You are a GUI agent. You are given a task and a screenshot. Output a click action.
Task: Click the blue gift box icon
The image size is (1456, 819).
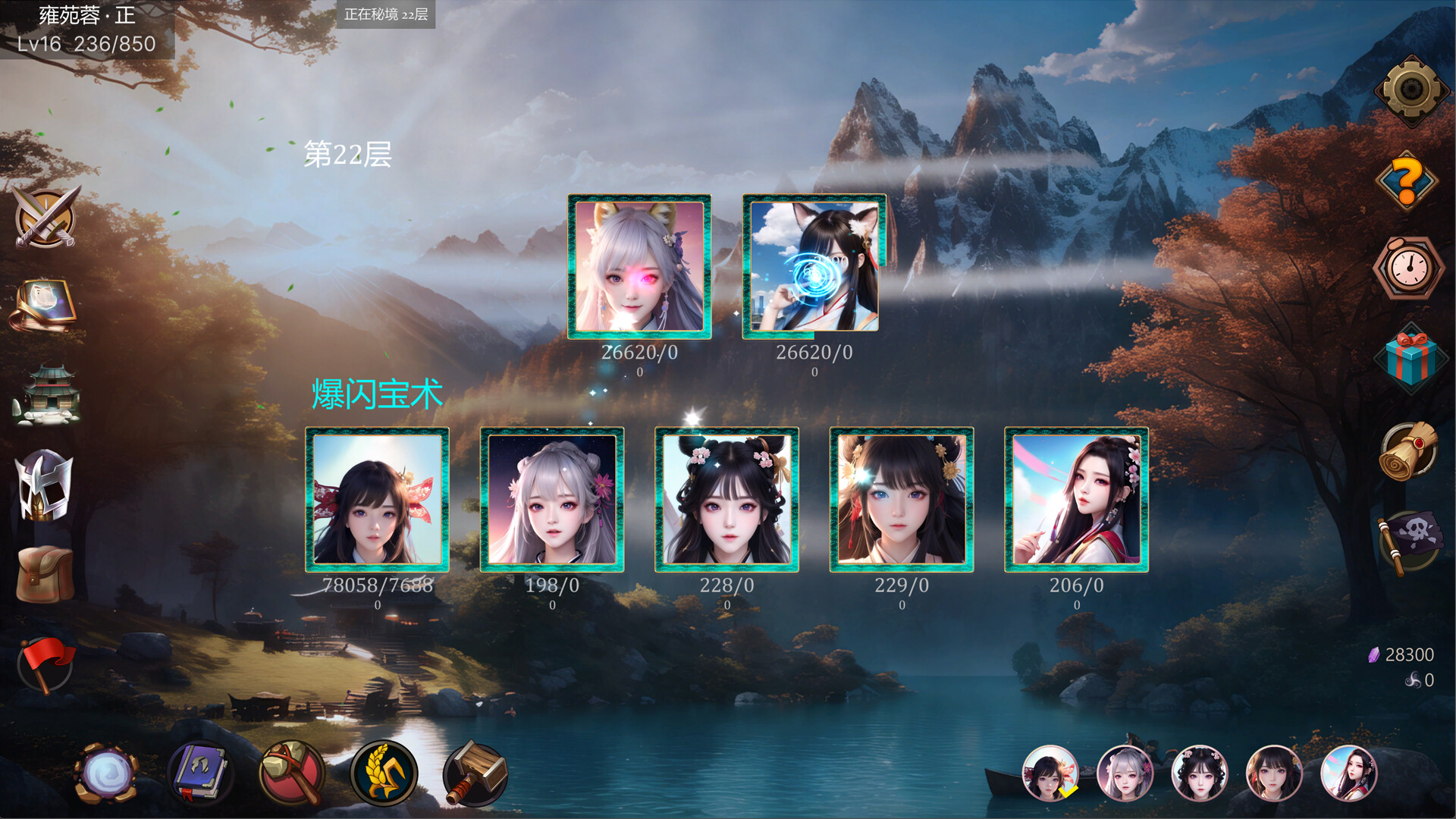[x=1410, y=355]
